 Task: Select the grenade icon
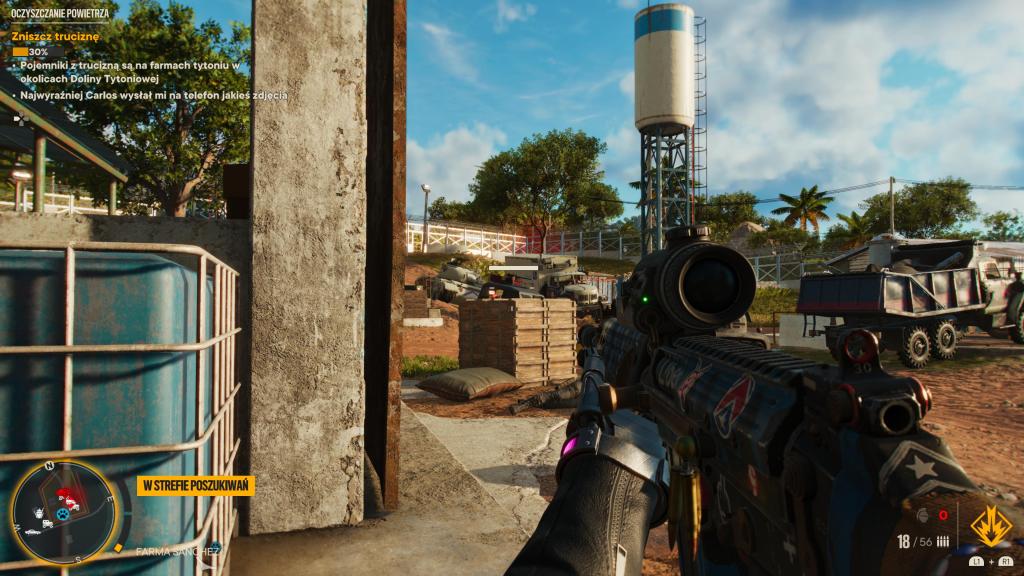click(921, 516)
